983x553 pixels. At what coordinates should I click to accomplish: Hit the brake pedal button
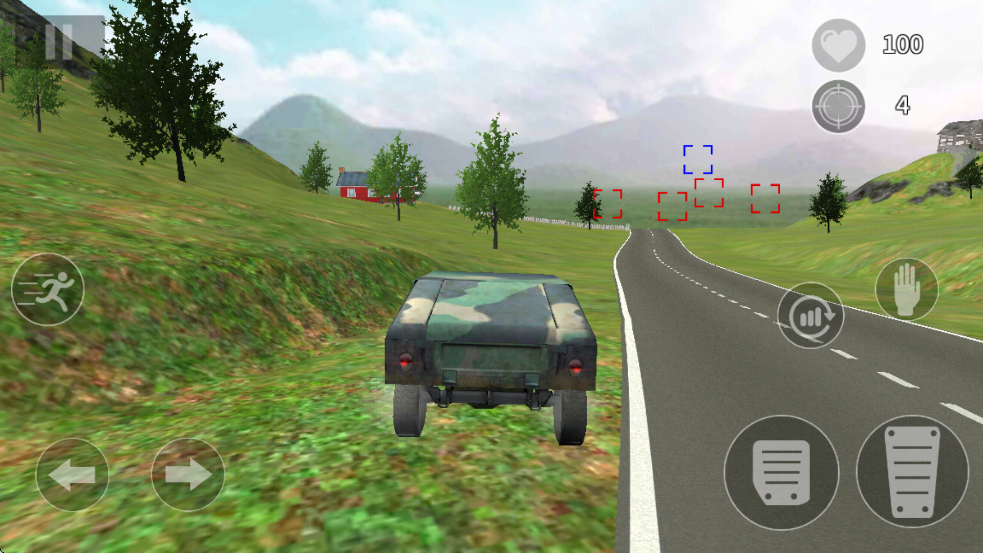point(781,472)
